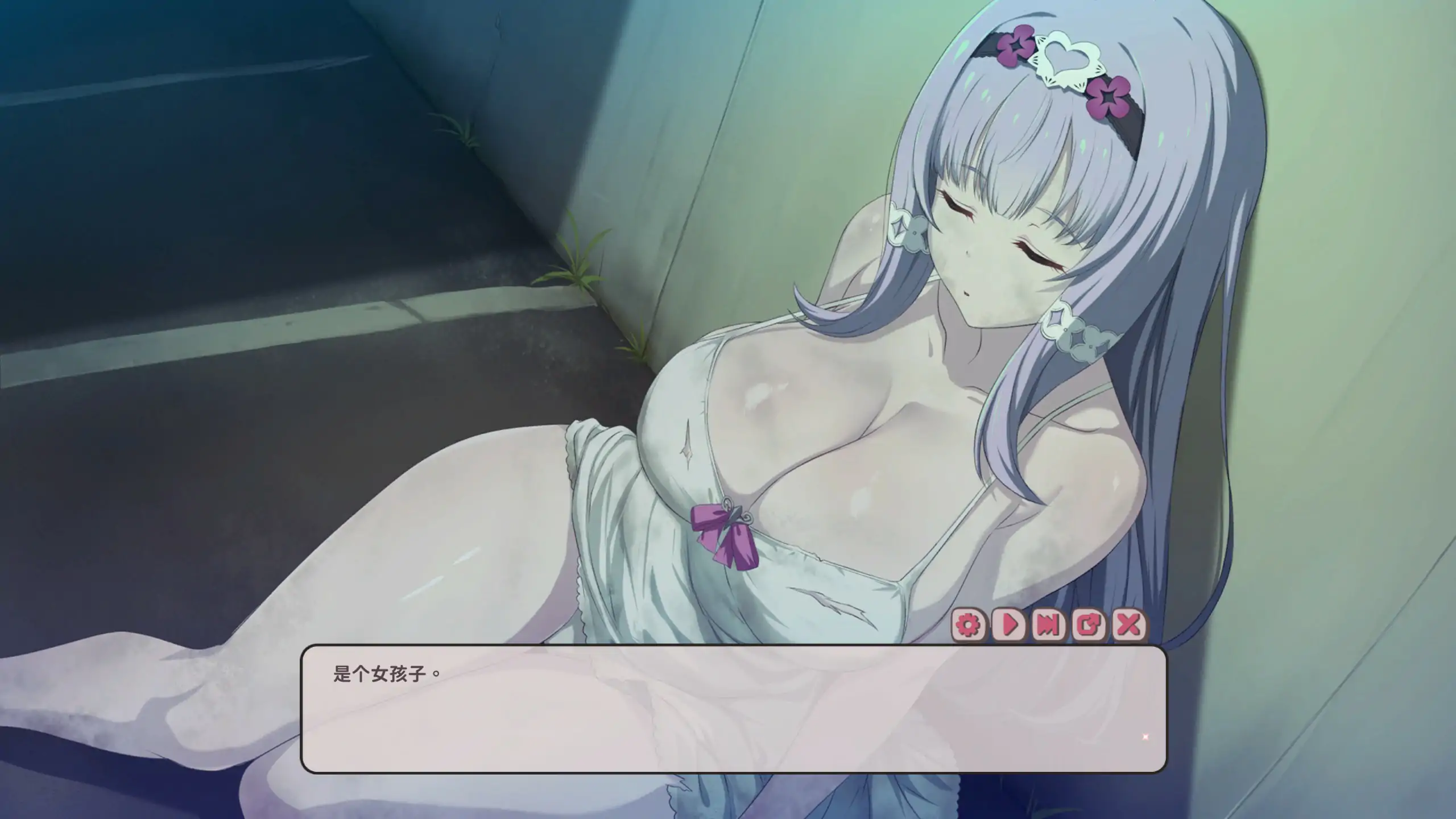Start auto-read mode with the play icon

(1008, 626)
